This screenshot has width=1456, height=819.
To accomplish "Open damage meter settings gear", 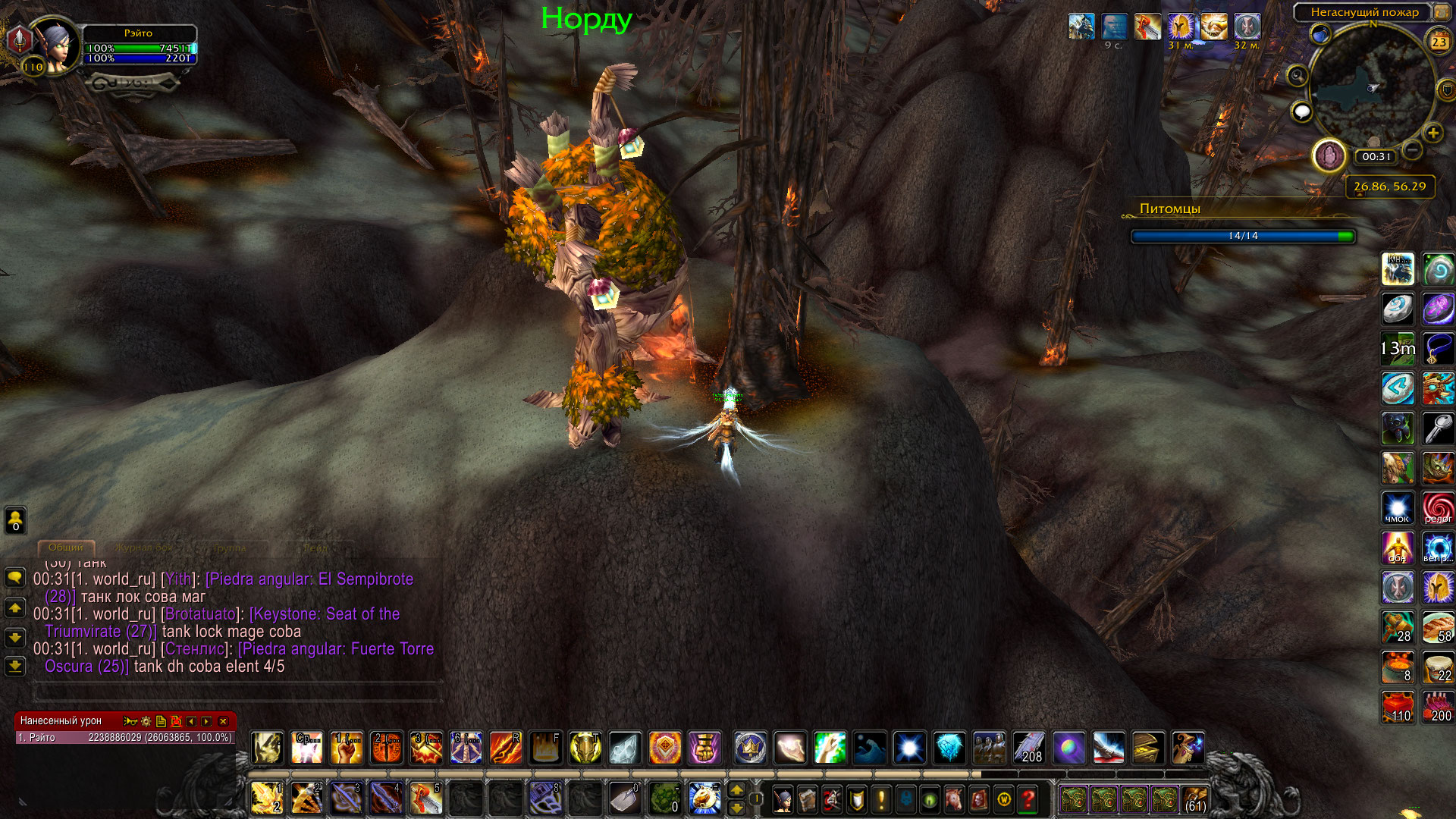I will pyautogui.click(x=146, y=721).
